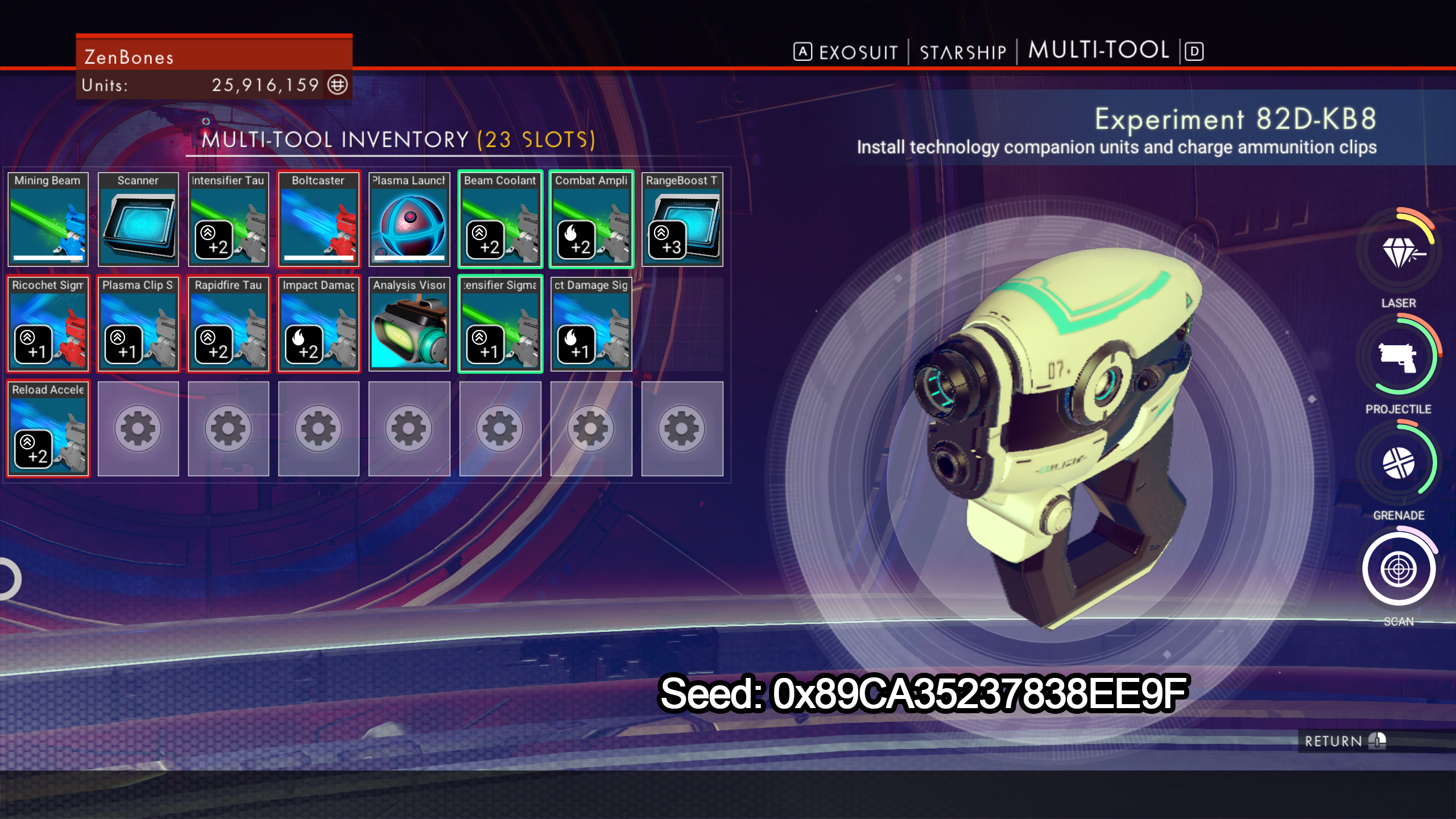The width and height of the screenshot is (1456, 819).
Task: Pick the Beam Coolant upgrade
Action: pyautogui.click(x=500, y=220)
